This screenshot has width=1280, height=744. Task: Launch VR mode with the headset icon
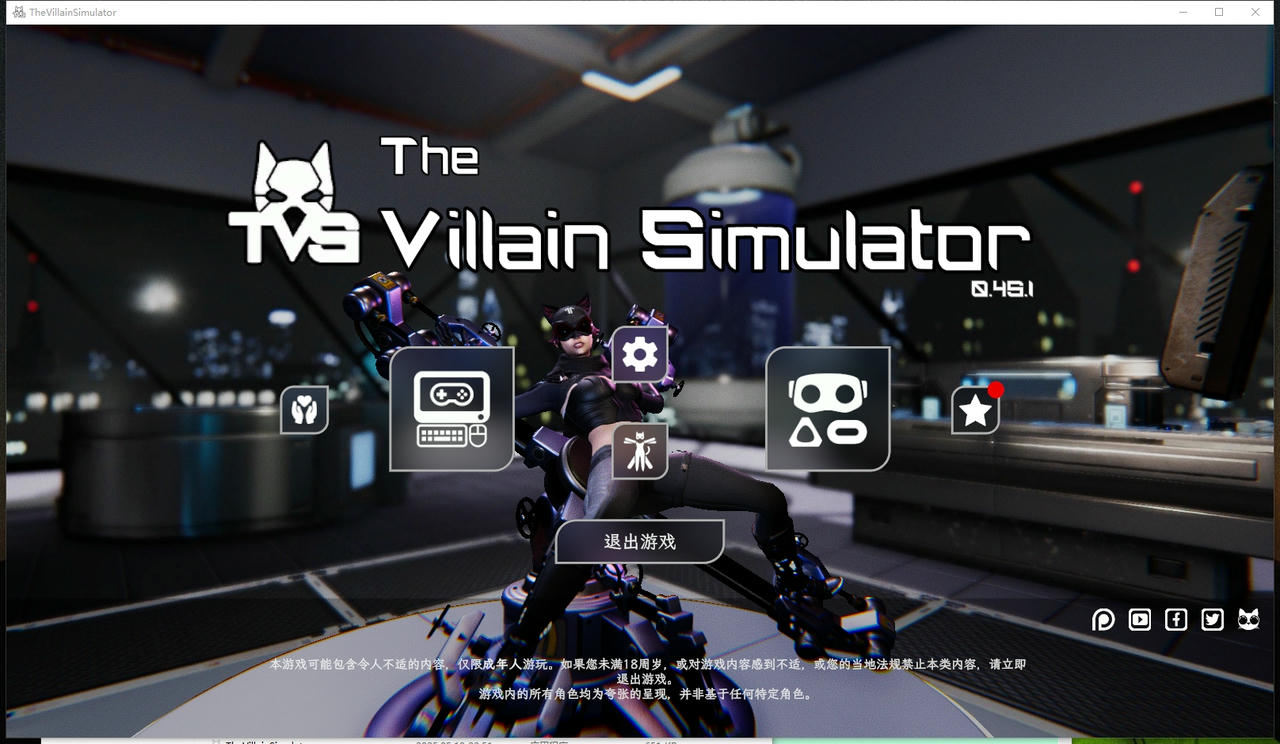(x=827, y=408)
